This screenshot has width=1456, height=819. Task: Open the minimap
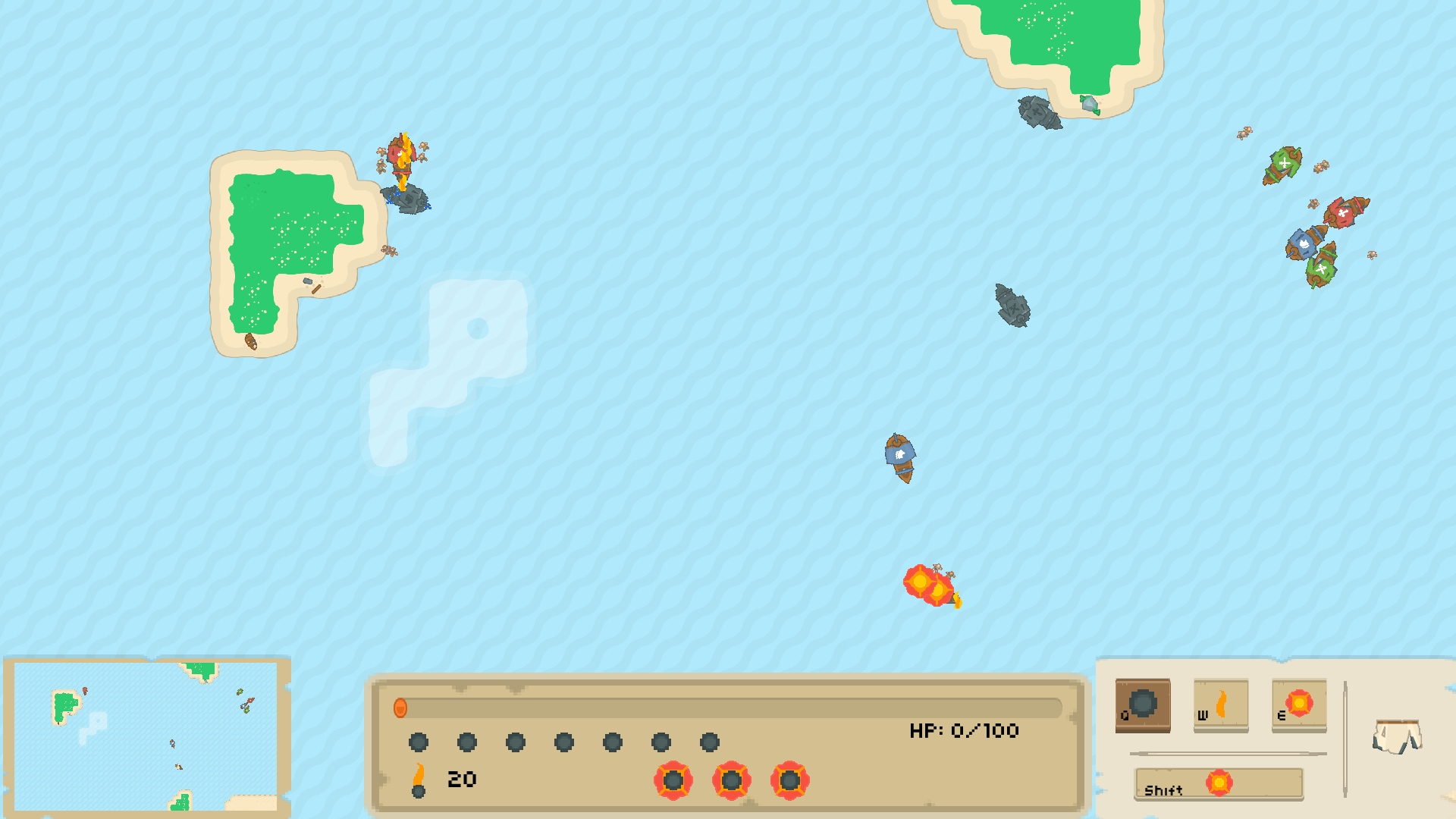point(146,736)
